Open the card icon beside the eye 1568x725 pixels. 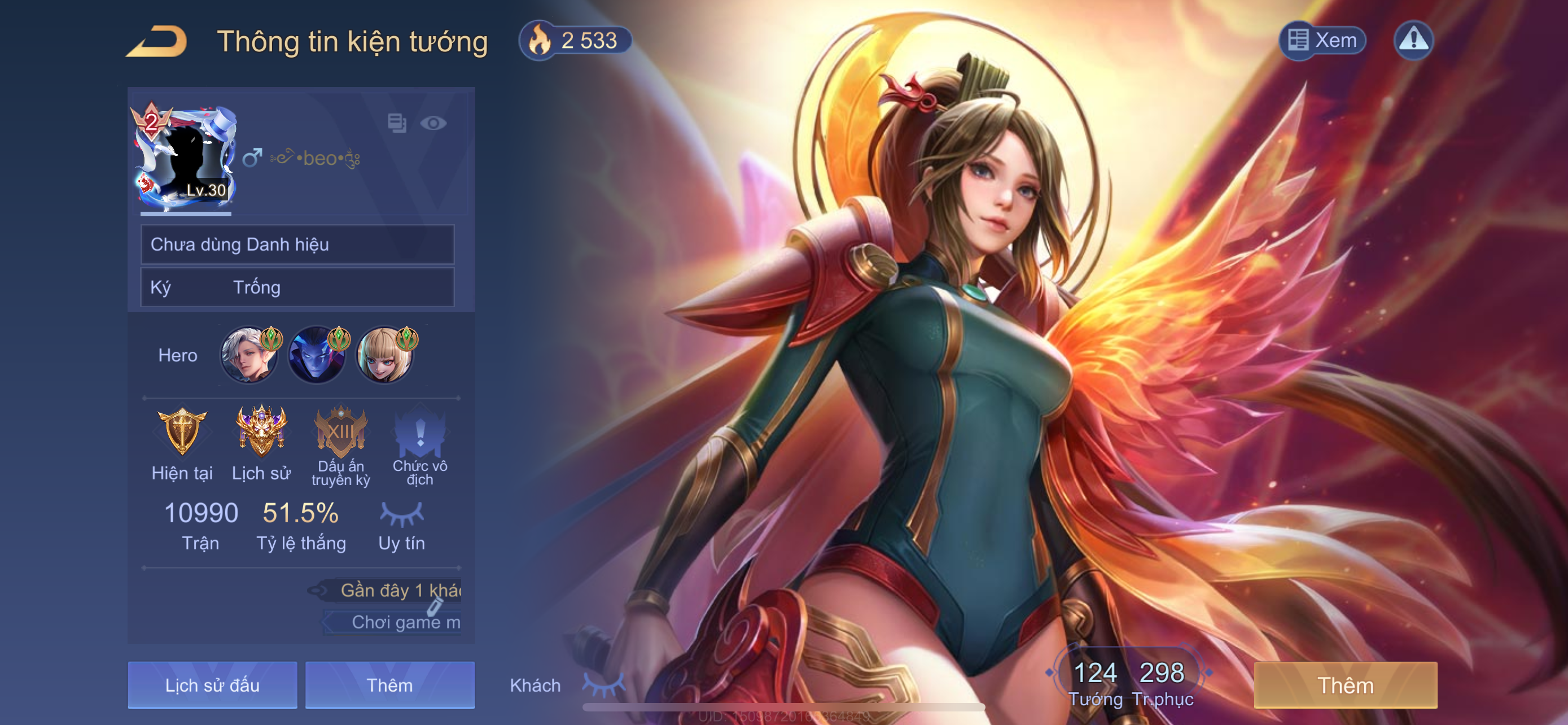[397, 124]
